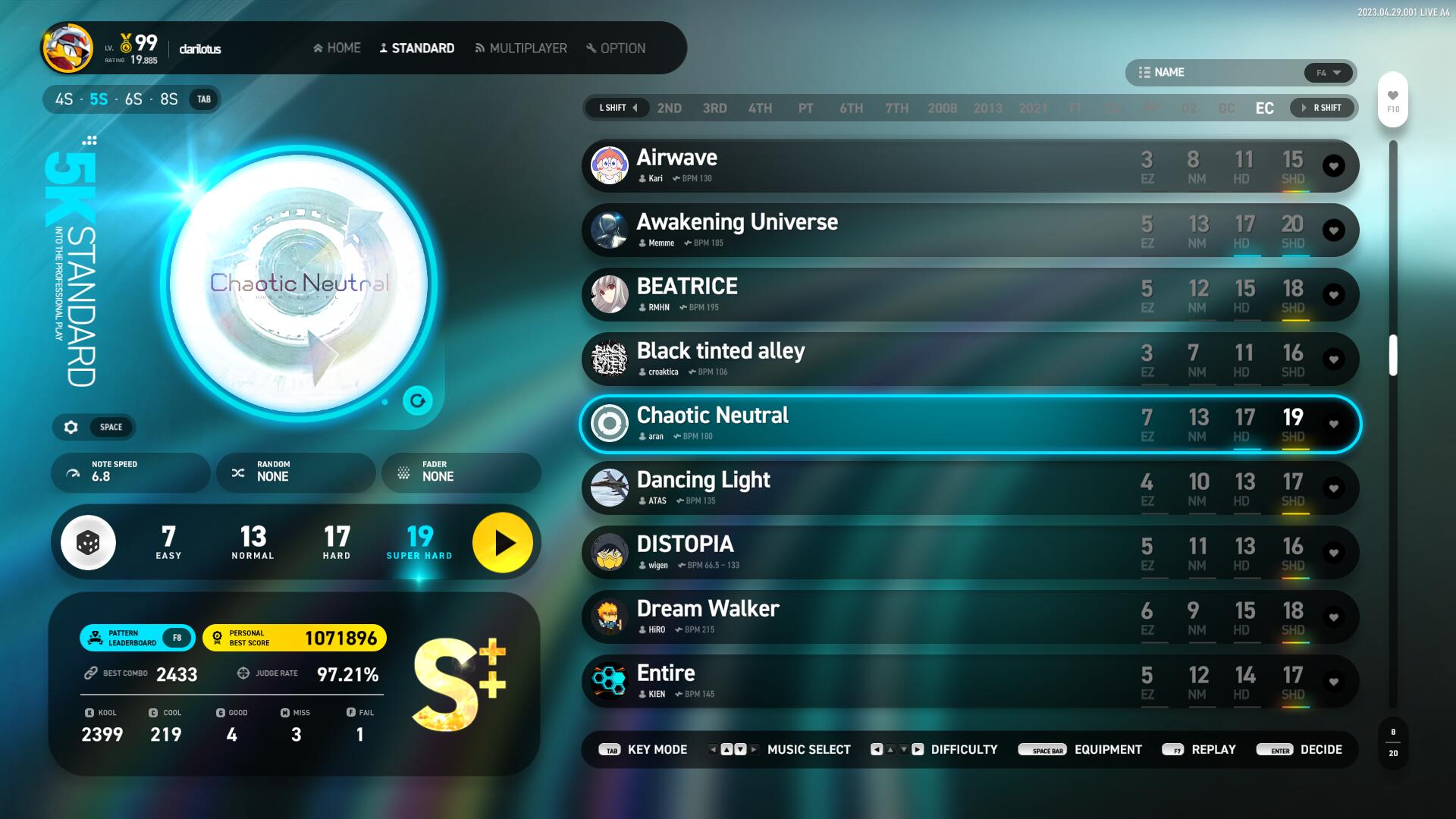Favorite the Black tinted alley song
Image resolution: width=1456 pixels, height=819 pixels.
click(x=1333, y=359)
